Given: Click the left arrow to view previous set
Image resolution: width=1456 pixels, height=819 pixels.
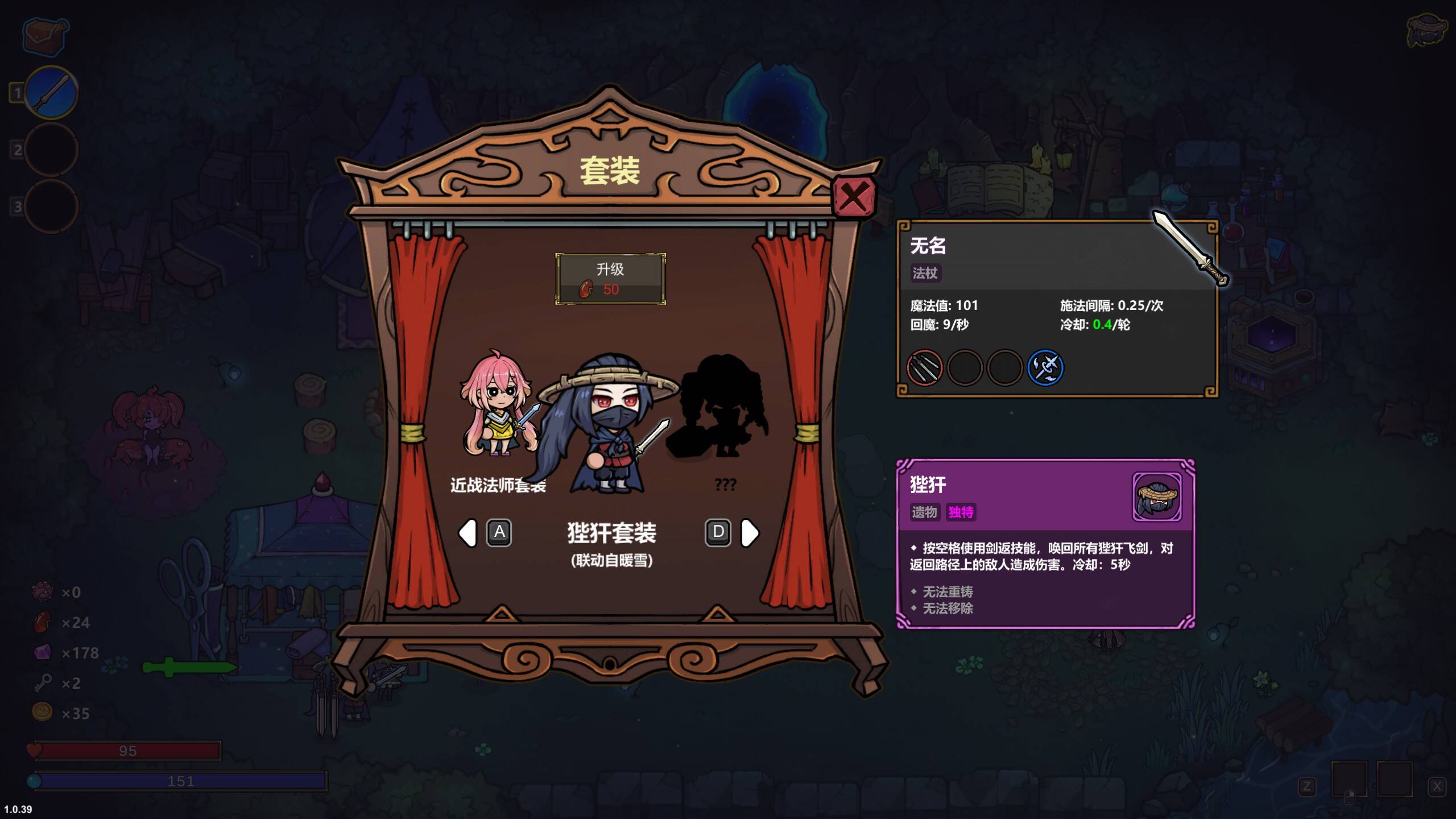Looking at the screenshot, I should [468, 533].
